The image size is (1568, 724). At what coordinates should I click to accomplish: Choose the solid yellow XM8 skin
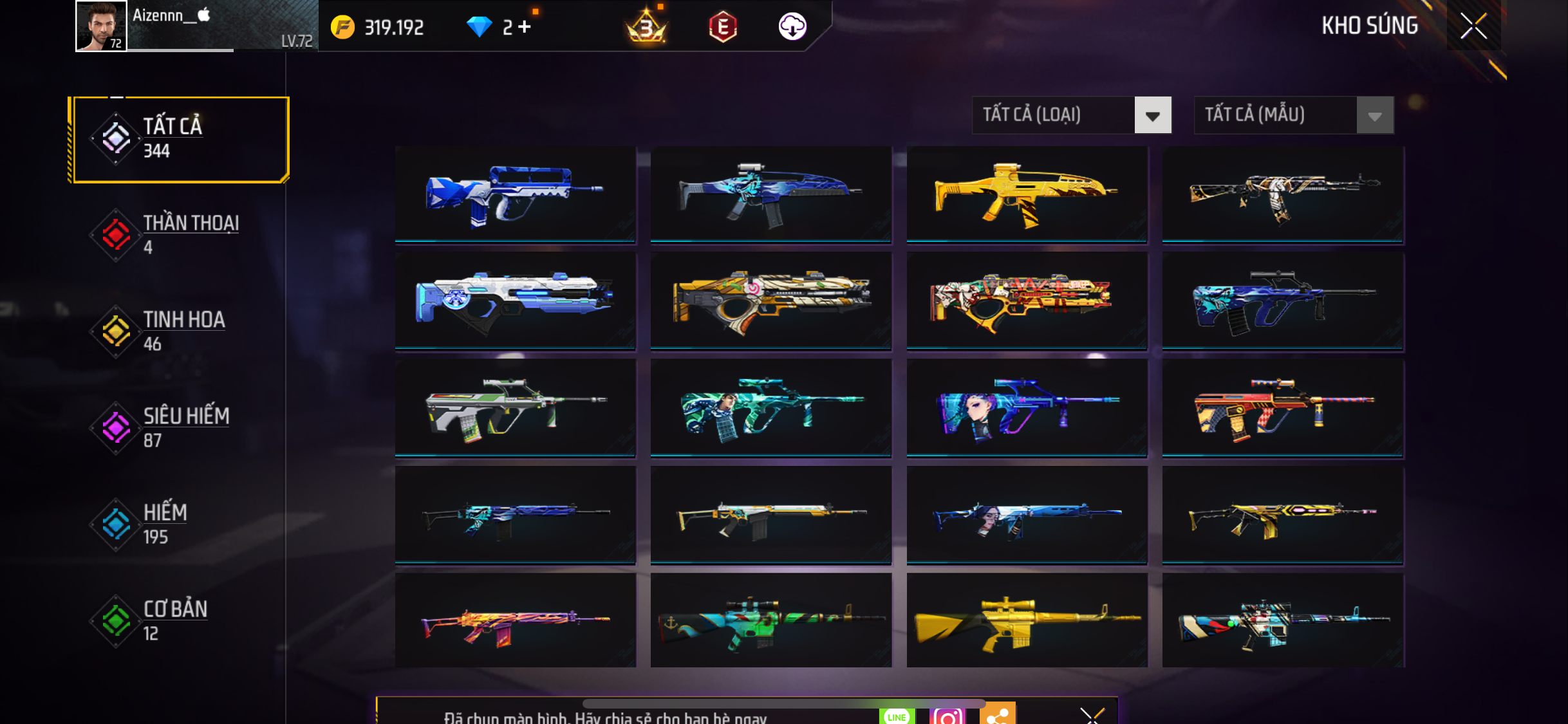pyautogui.click(x=1027, y=194)
